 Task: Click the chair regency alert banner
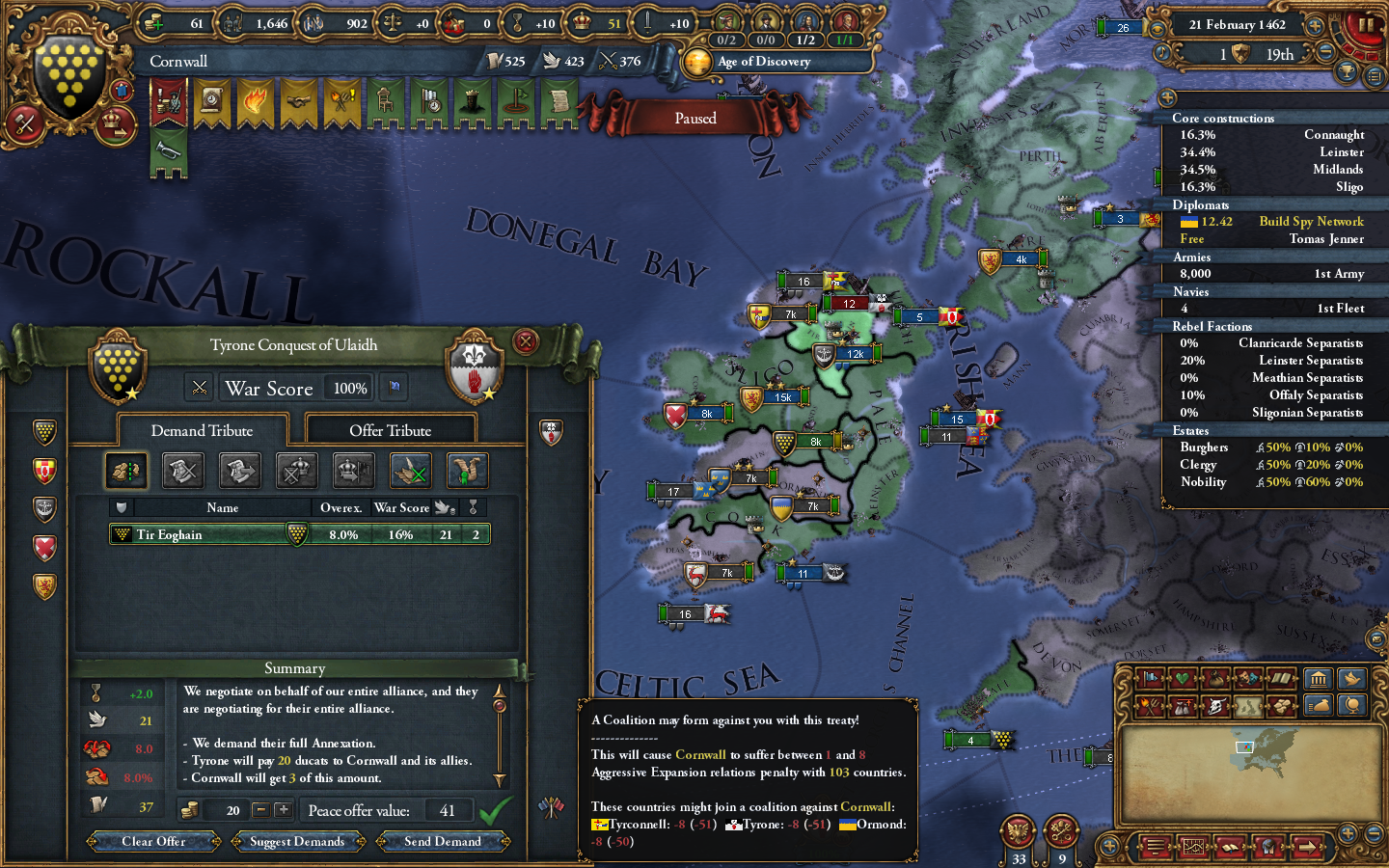[385, 101]
